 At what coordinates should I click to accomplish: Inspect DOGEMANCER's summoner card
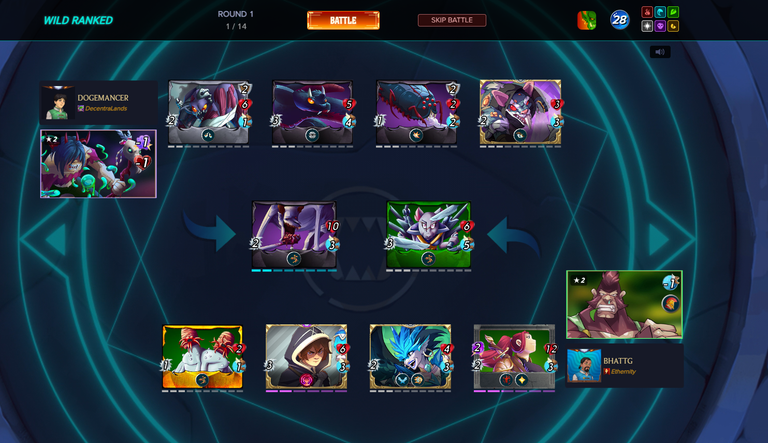(x=97, y=163)
